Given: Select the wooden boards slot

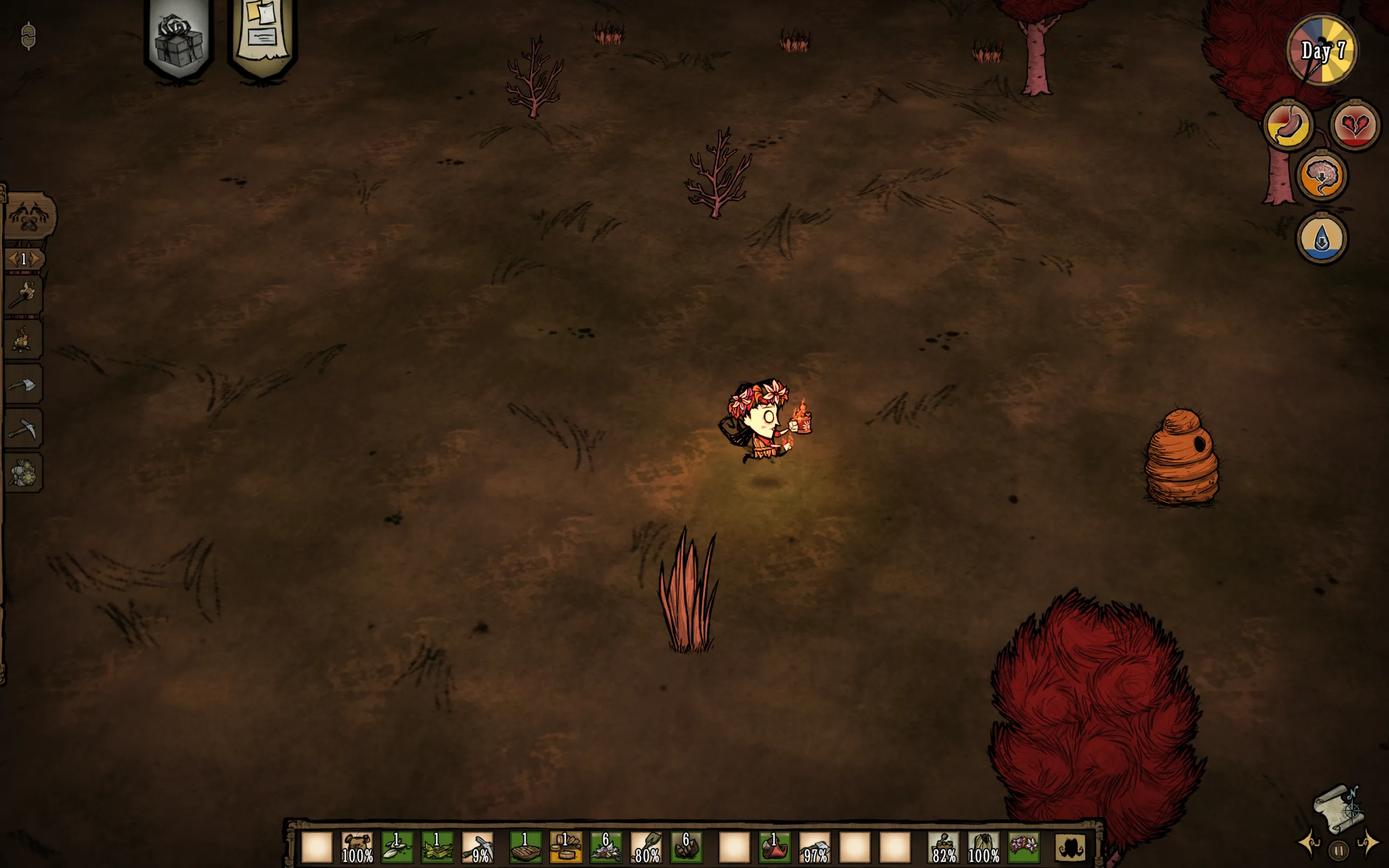Looking at the screenshot, I should tap(565, 847).
